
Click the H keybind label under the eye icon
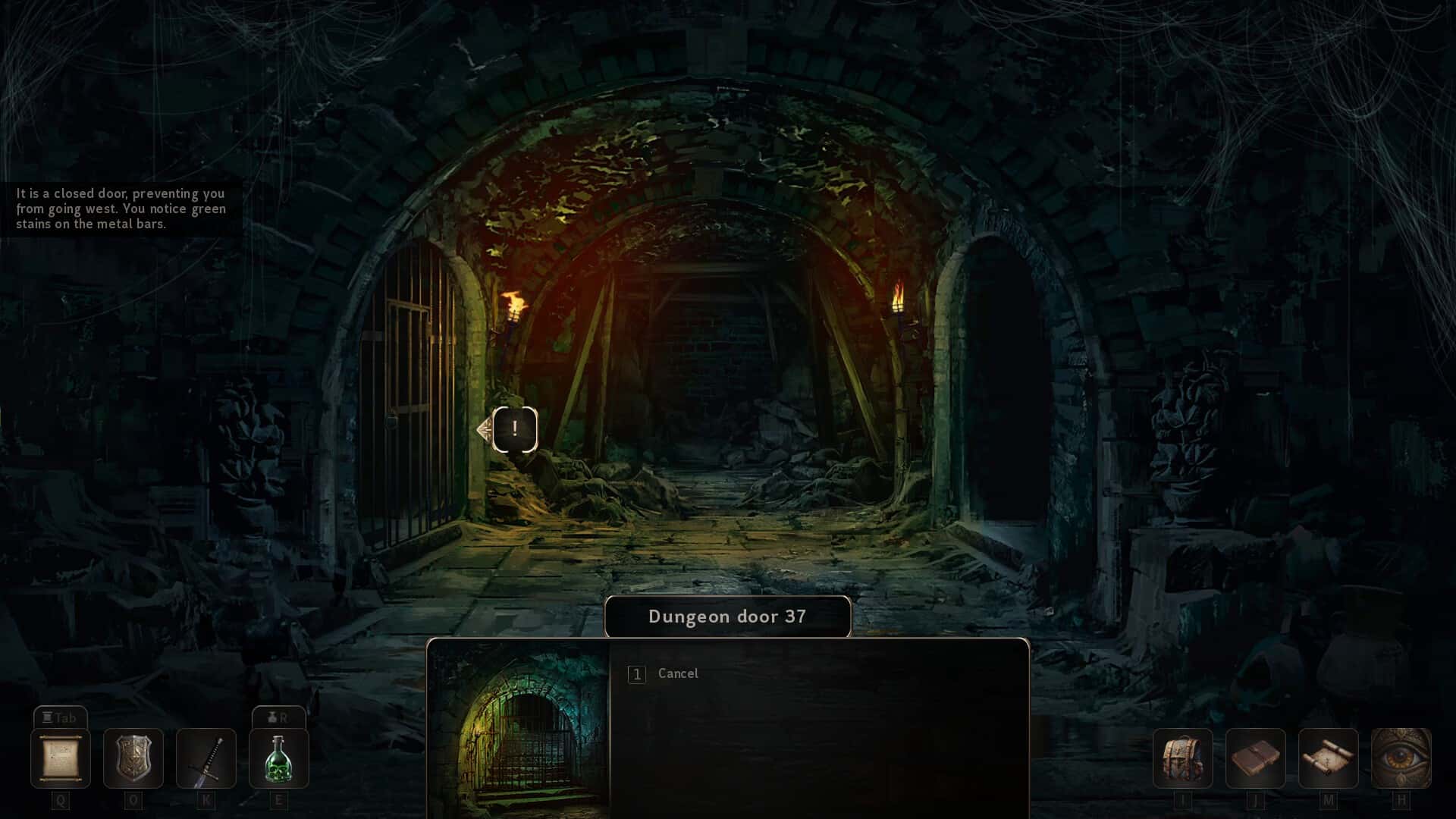[x=1401, y=799]
